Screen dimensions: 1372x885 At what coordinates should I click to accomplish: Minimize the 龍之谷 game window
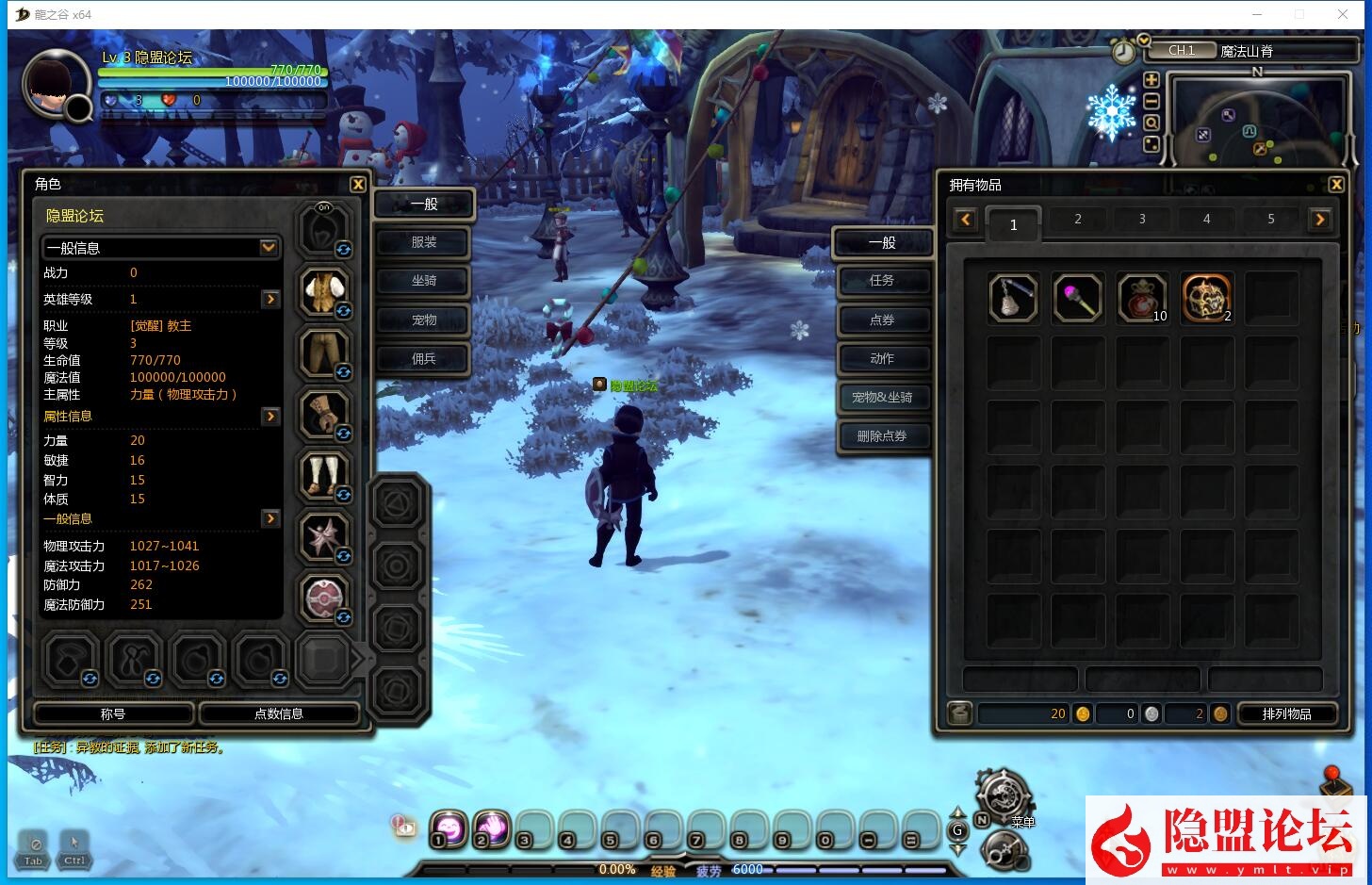pos(1257,14)
